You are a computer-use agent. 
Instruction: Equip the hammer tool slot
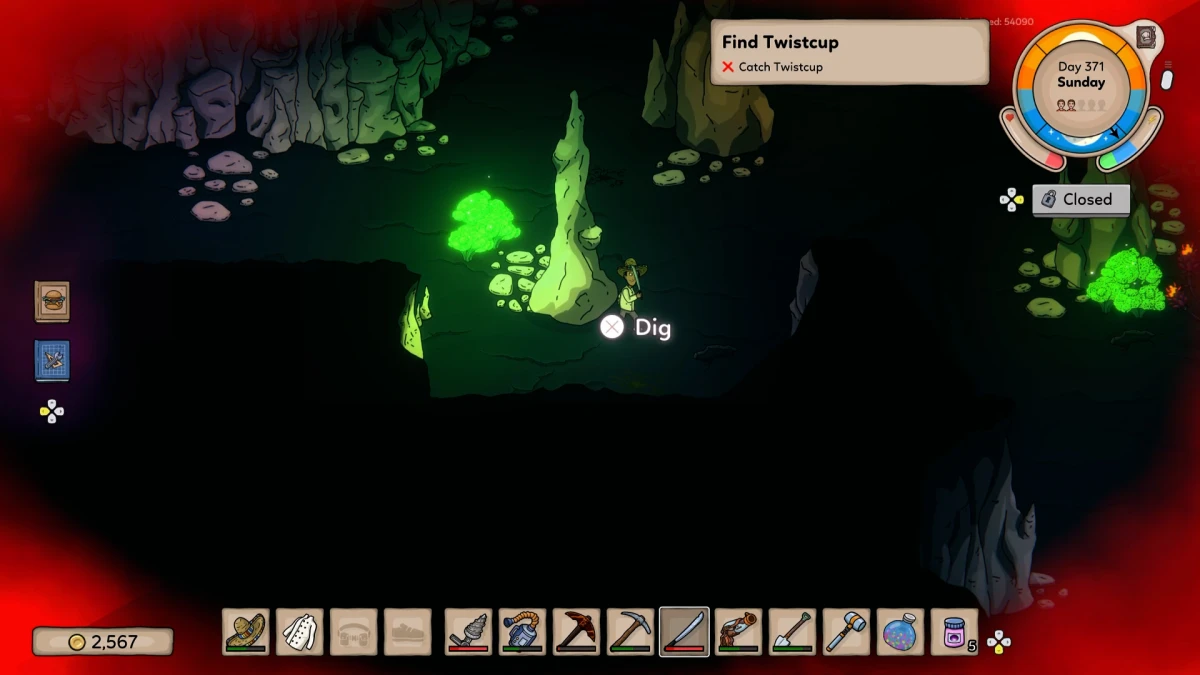(847, 632)
